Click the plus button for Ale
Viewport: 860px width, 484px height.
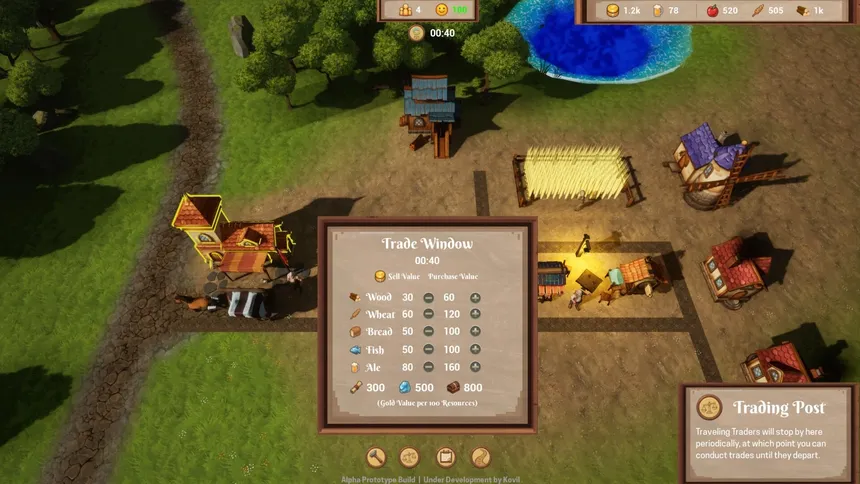(475, 367)
